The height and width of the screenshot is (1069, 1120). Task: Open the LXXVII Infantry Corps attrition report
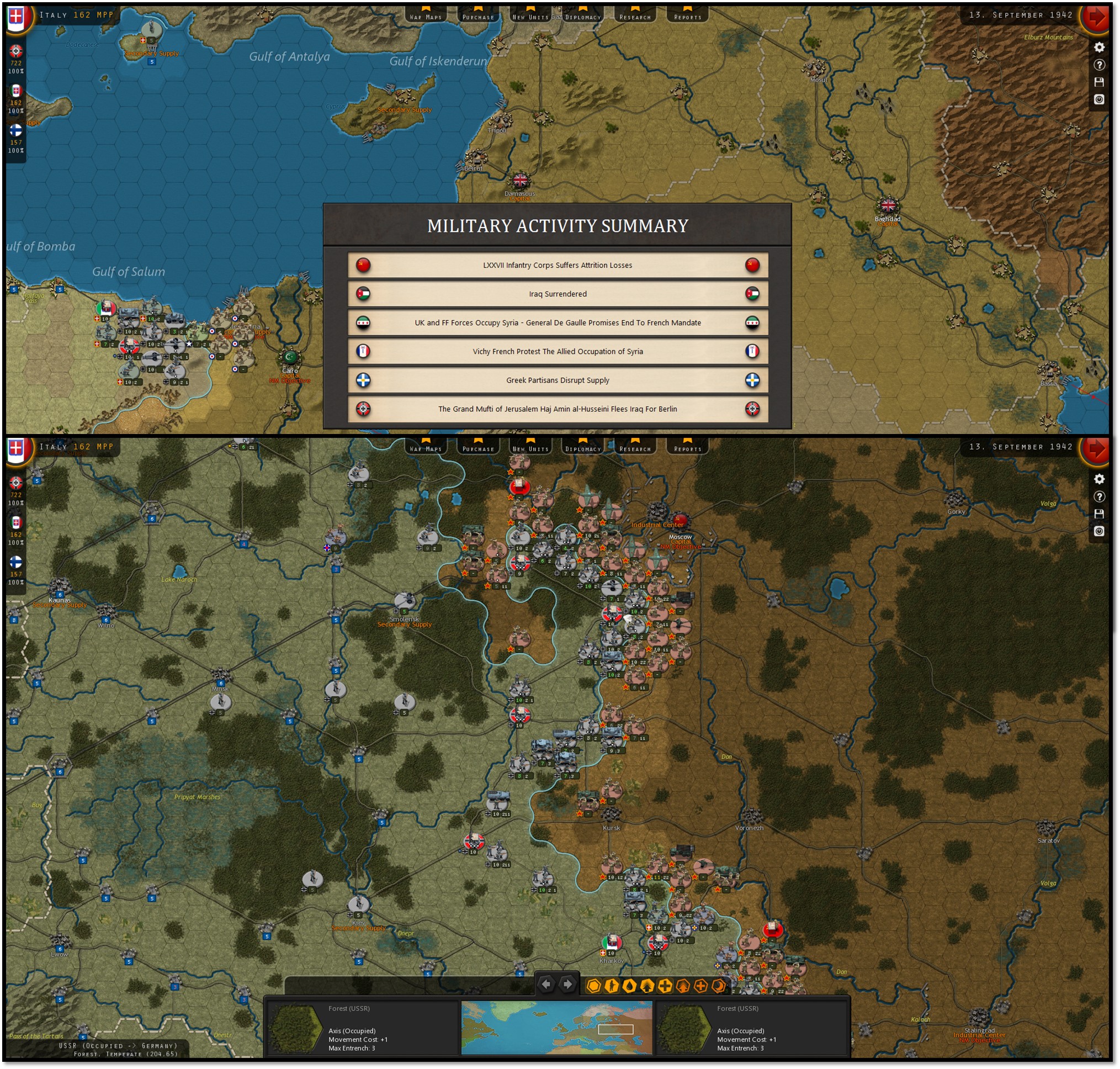[557, 265]
